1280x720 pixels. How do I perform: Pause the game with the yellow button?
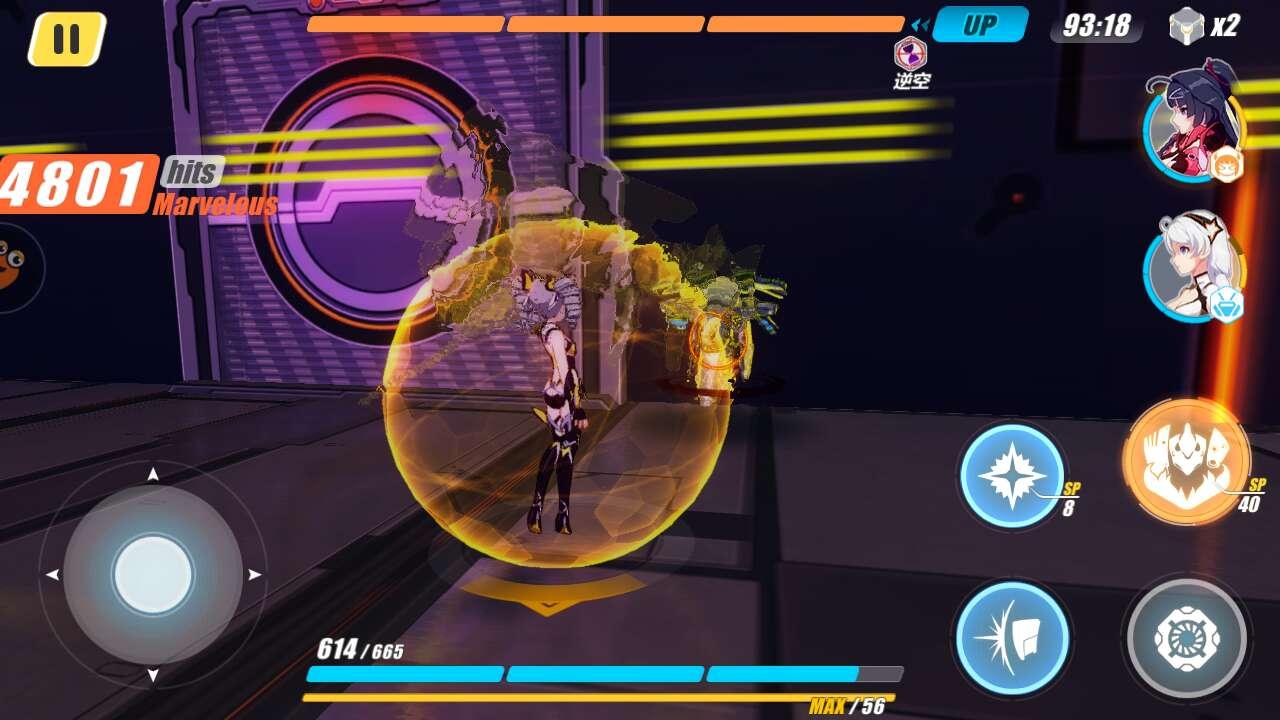(x=67, y=39)
